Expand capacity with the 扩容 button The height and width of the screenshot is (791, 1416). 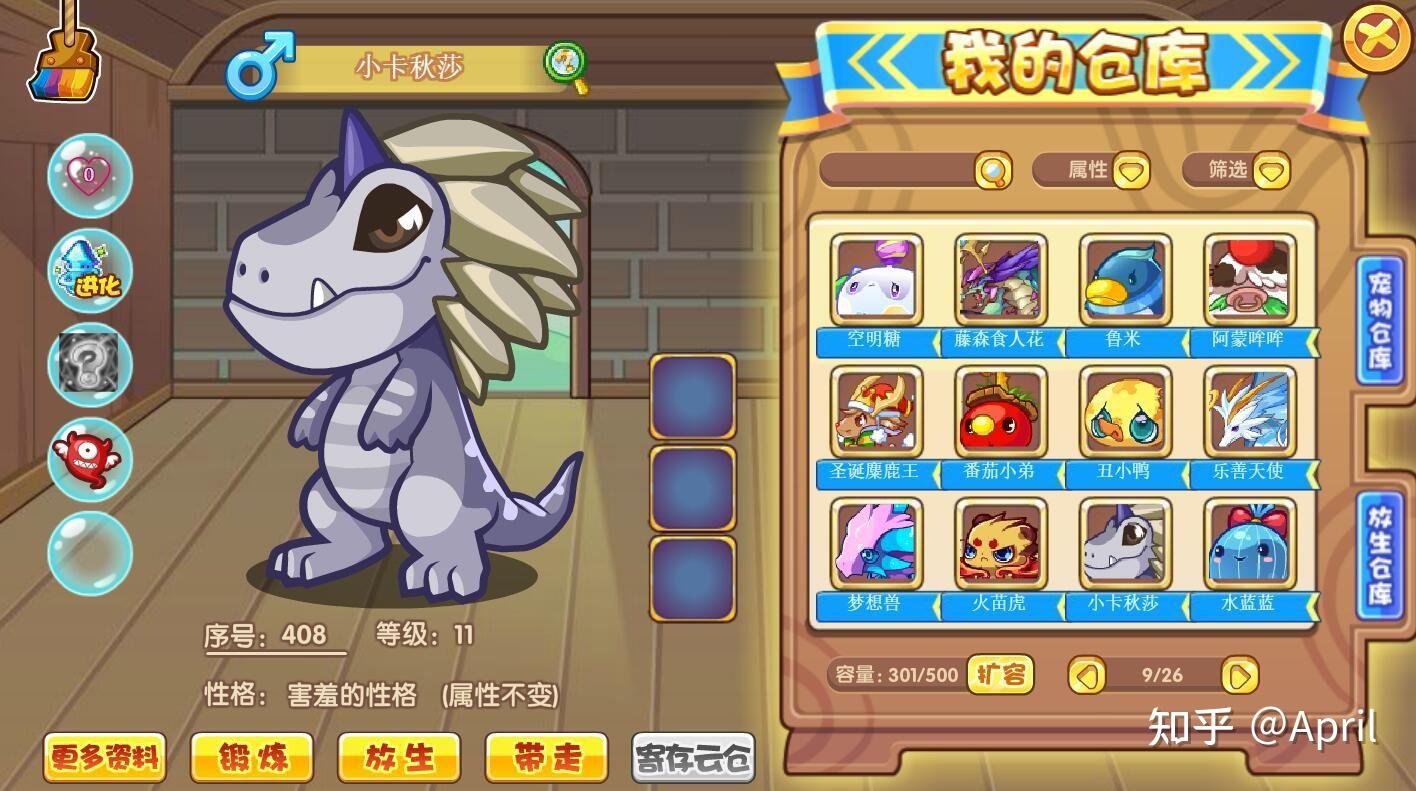point(1000,675)
